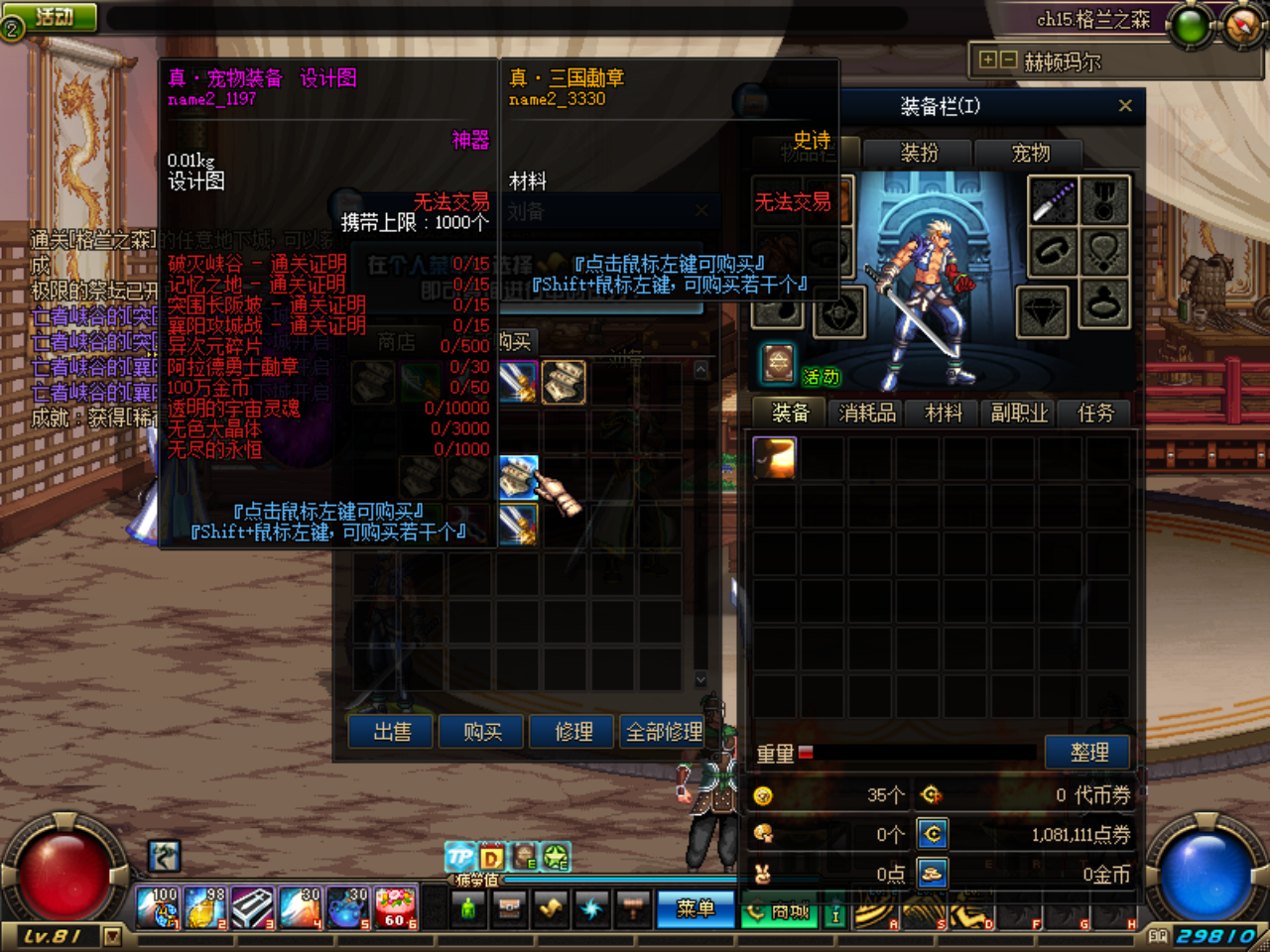Open the 菜单 menu button
Screen dimensions: 1270x952
[695, 908]
